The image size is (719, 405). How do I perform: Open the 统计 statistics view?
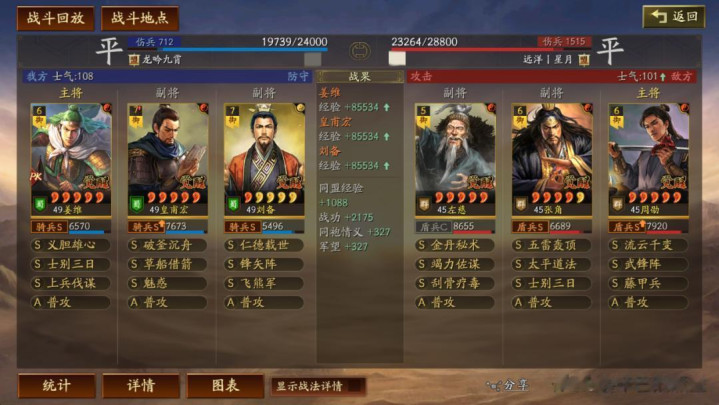[57, 385]
